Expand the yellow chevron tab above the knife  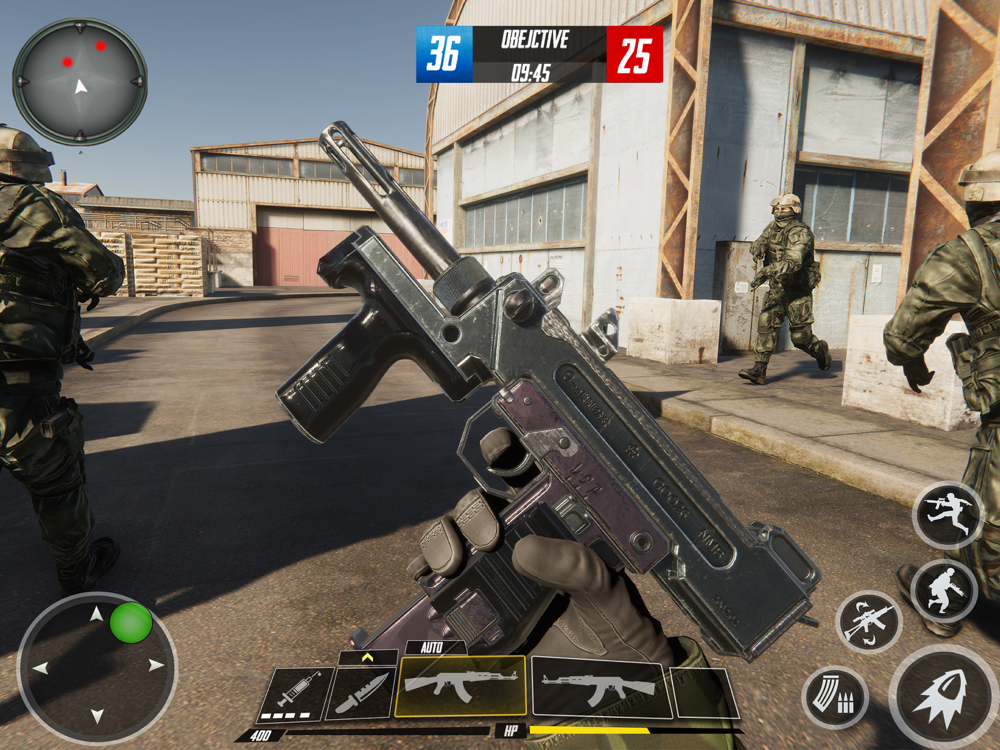[x=368, y=658]
